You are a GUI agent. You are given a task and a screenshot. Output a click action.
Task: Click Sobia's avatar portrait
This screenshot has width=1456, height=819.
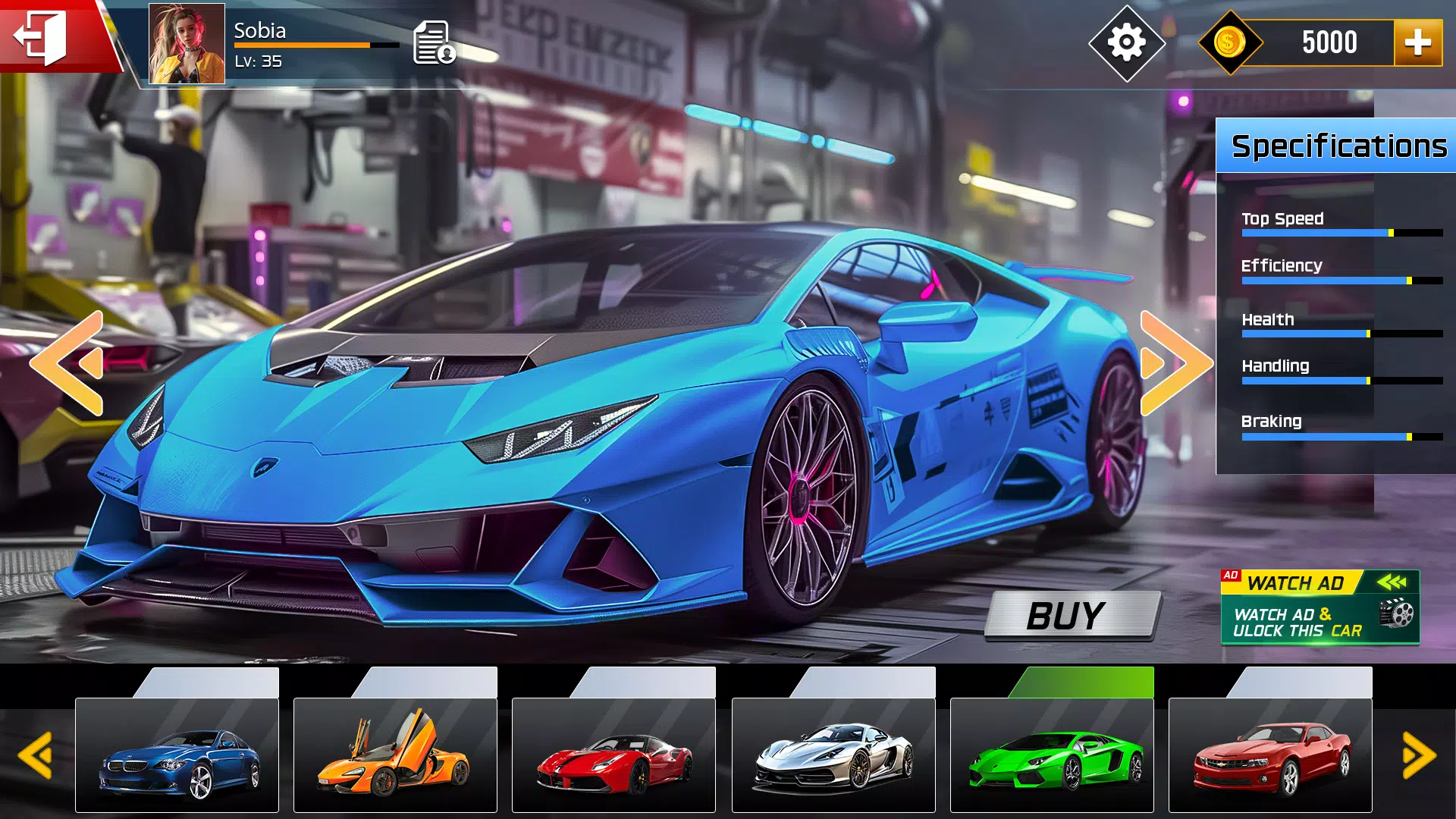point(186,43)
